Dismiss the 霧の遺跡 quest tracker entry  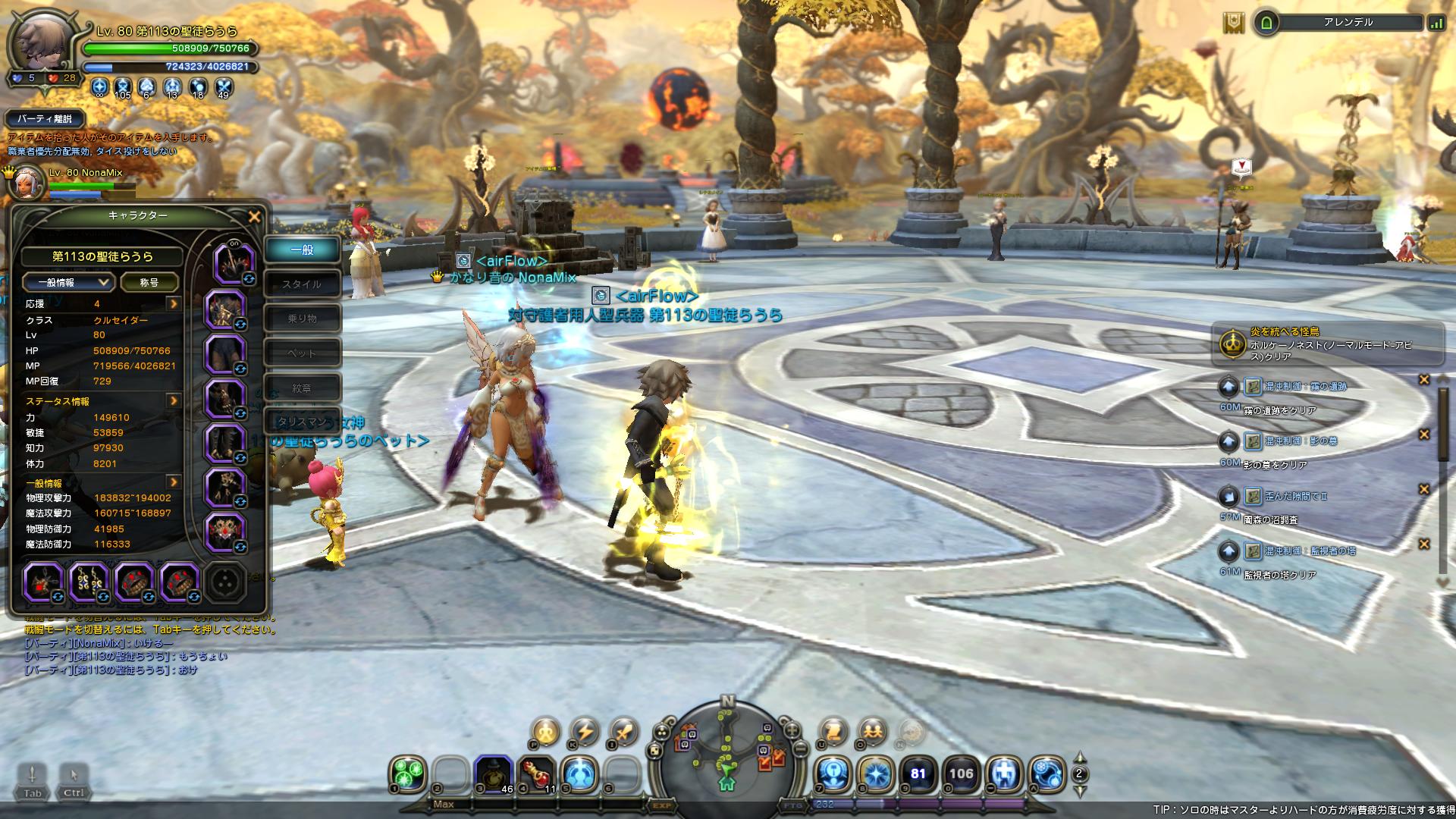(1423, 380)
